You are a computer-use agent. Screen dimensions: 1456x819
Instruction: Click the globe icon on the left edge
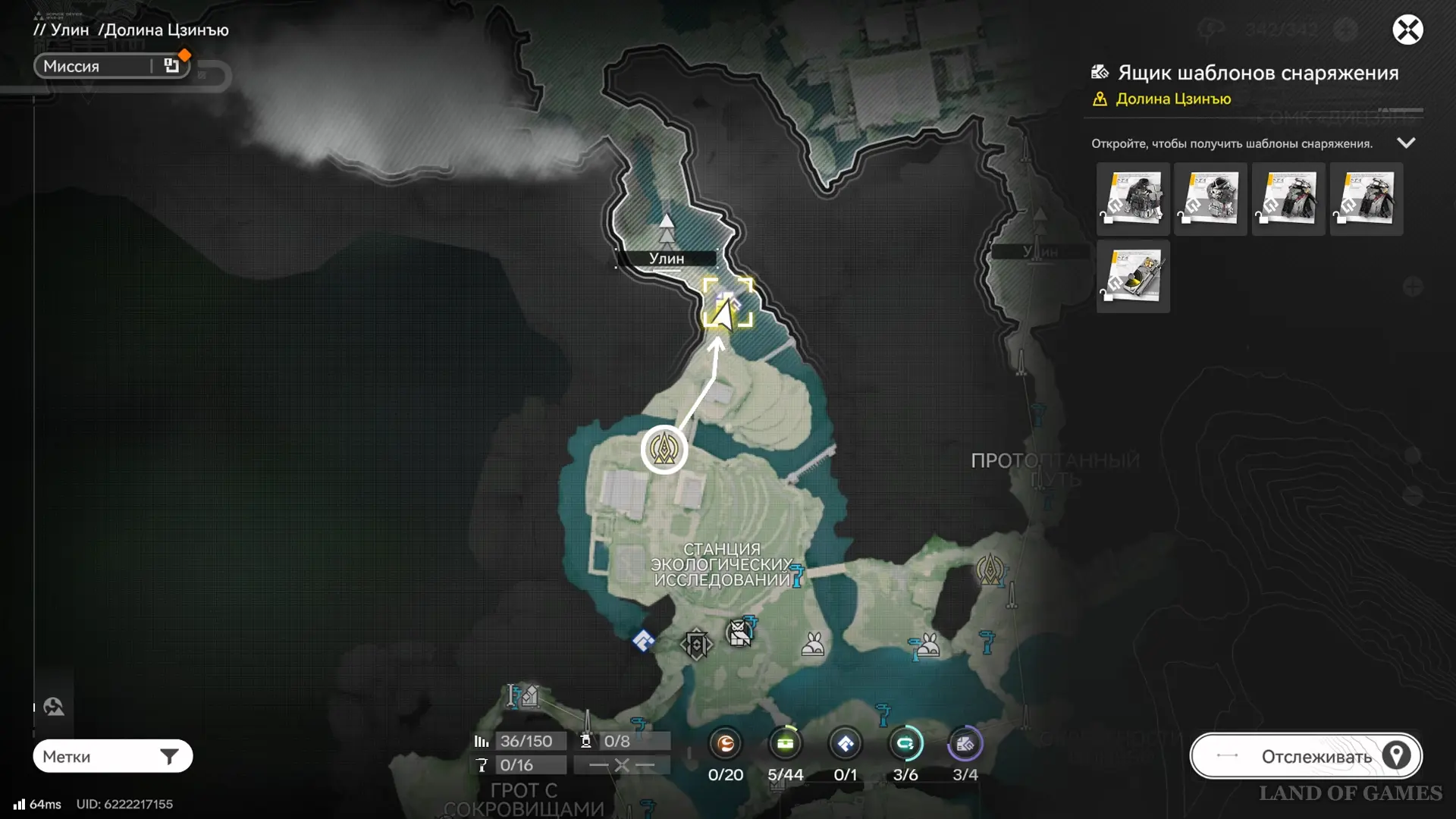[54, 707]
